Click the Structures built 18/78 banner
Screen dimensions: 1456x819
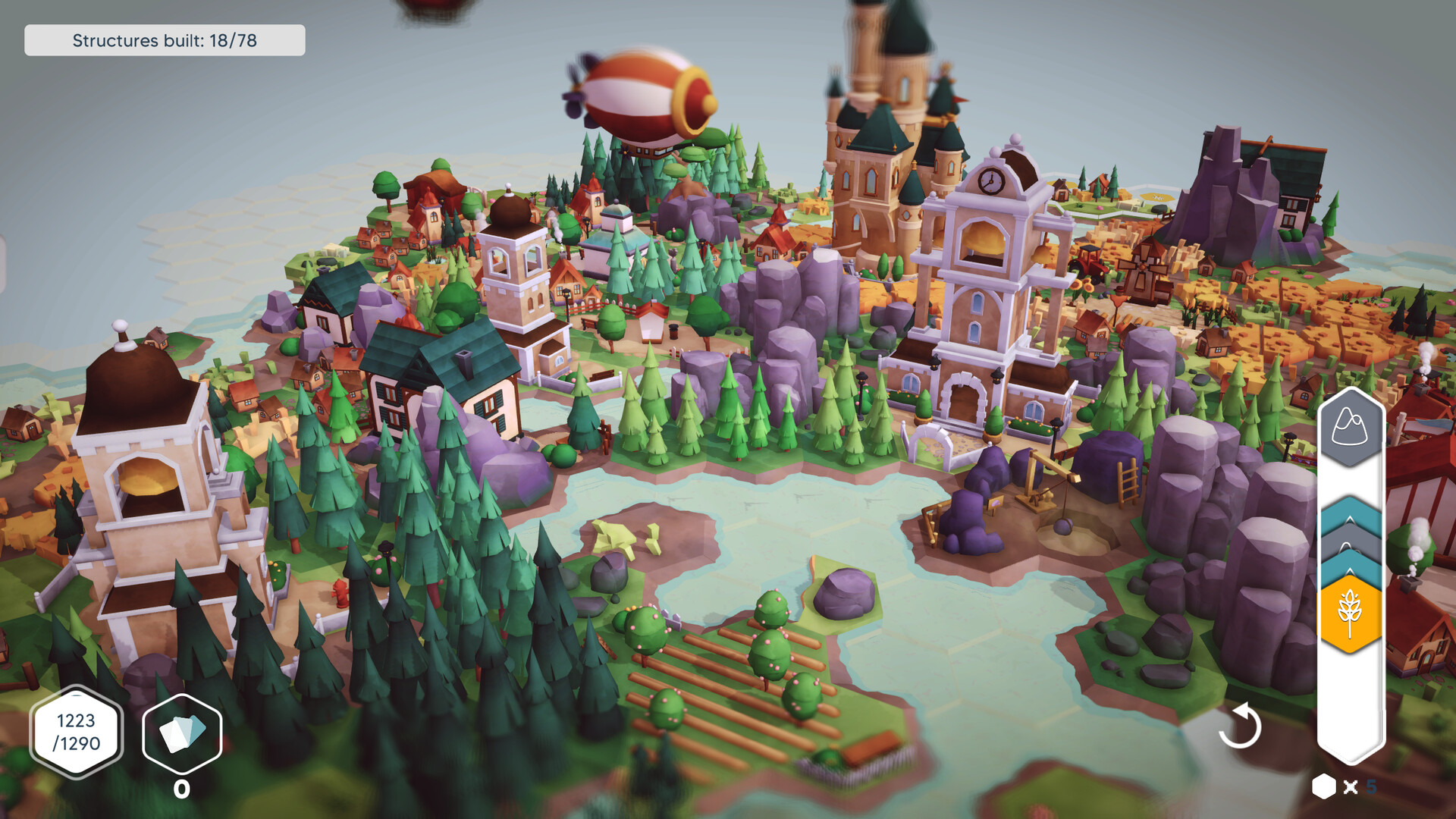tap(165, 40)
